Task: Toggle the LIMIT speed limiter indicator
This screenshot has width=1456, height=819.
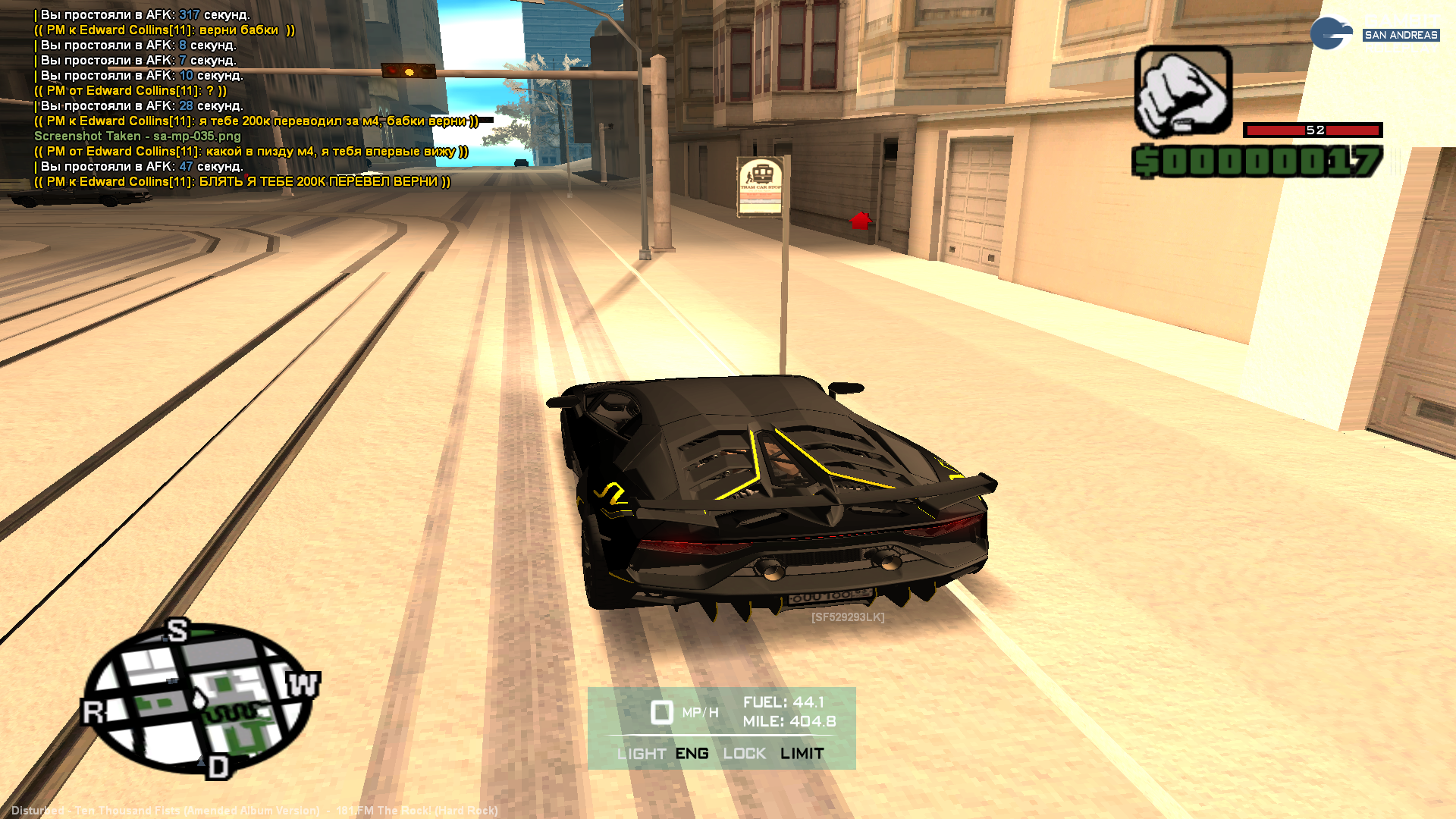Action: coord(802,754)
